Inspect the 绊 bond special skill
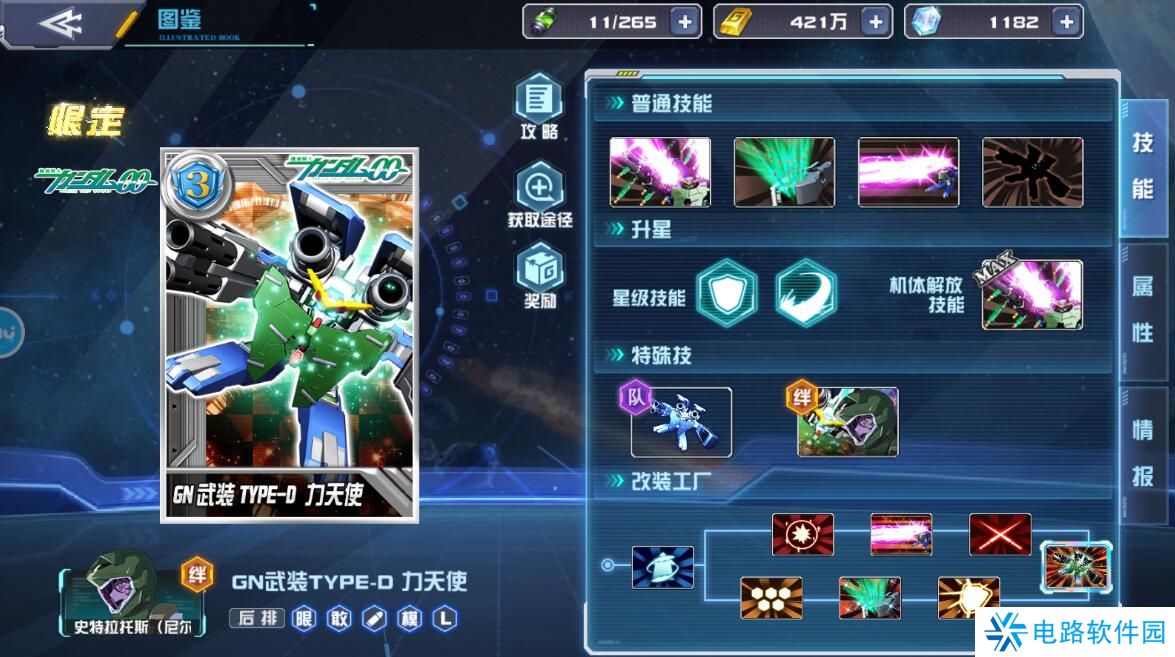Viewport: 1175px width, 657px height. [x=847, y=422]
